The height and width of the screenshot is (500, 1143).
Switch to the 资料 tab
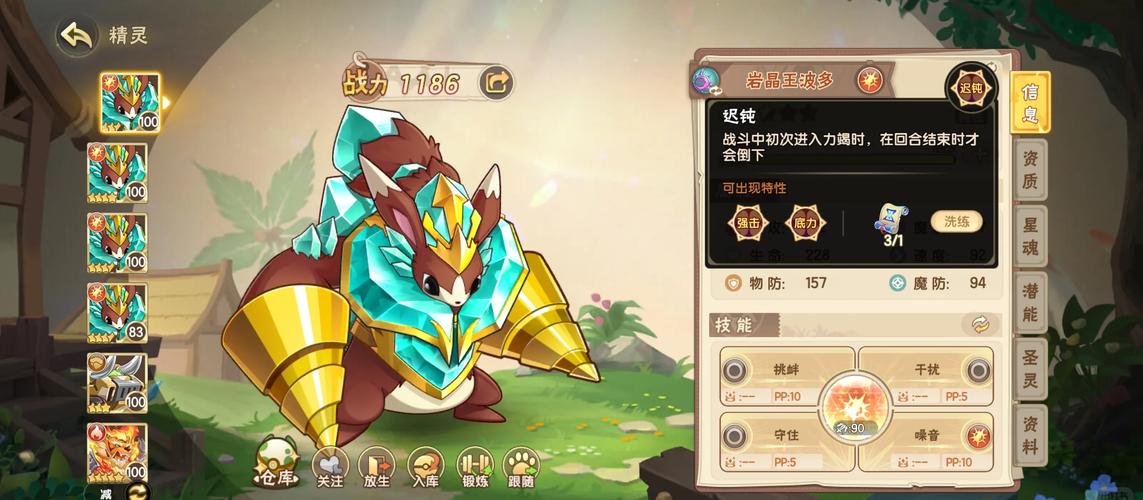tap(1030, 434)
